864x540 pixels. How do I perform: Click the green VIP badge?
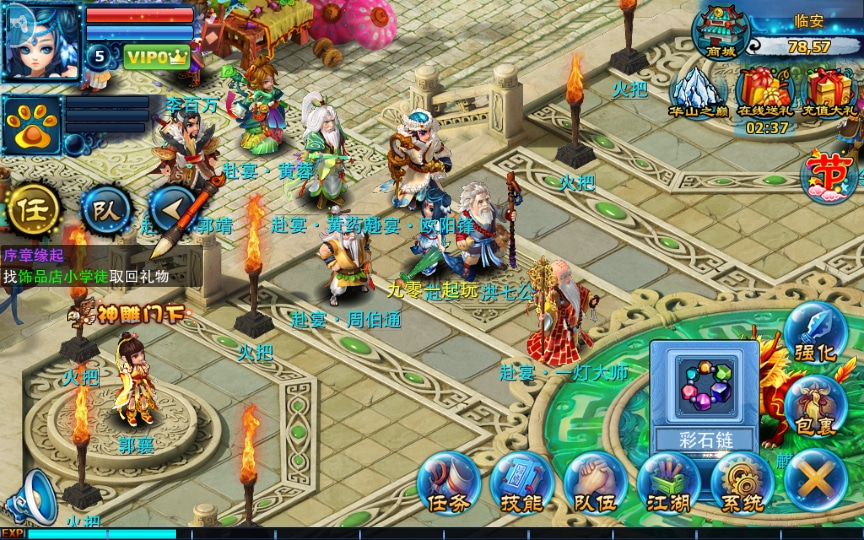click(x=157, y=57)
